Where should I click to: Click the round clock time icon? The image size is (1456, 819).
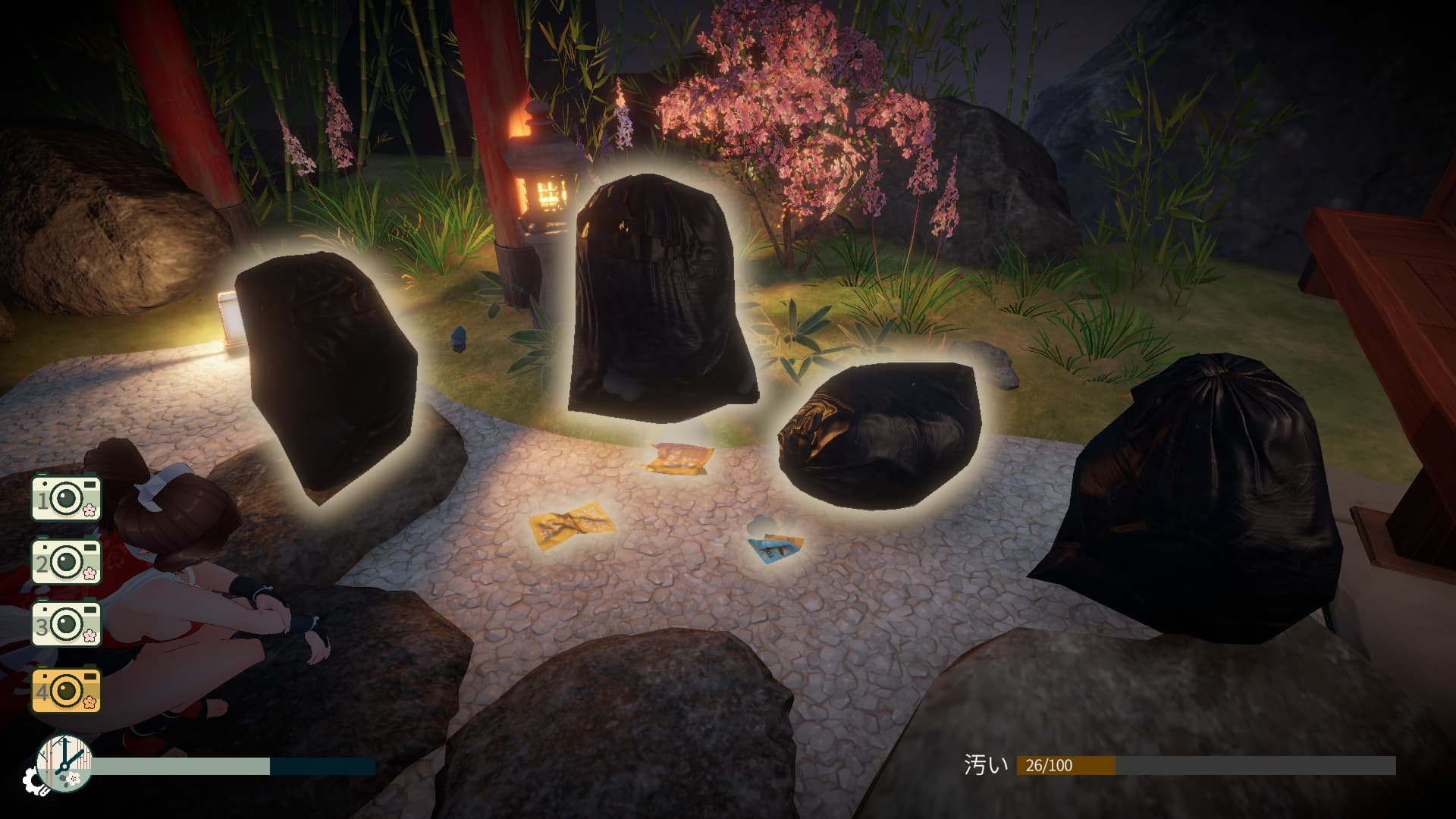click(64, 763)
